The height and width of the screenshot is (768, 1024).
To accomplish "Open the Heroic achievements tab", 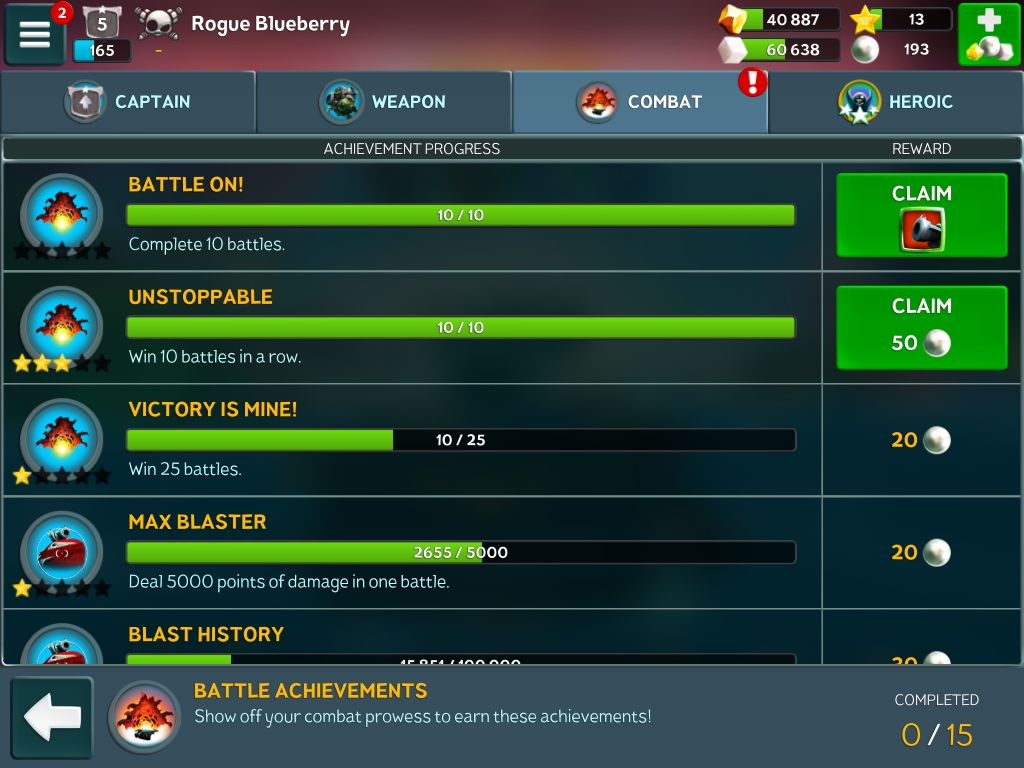I will tap(896, 102).
